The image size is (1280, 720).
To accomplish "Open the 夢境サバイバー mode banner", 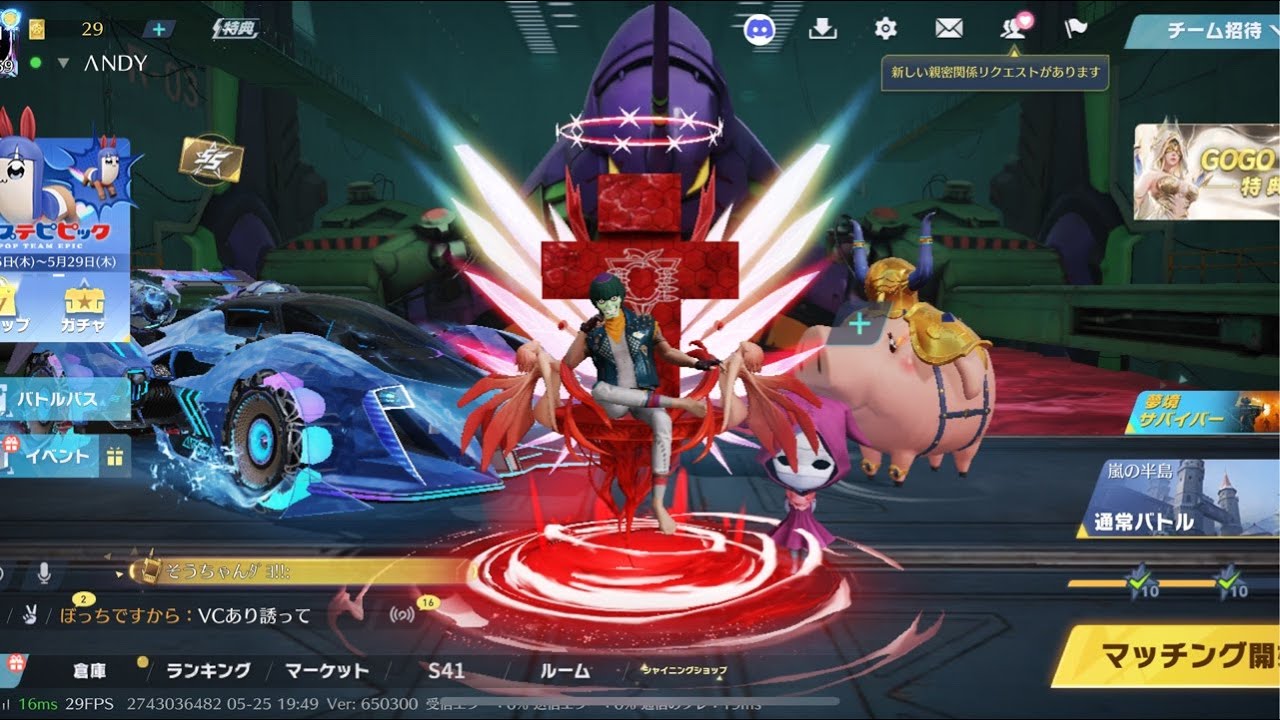I will (1200, 411).
